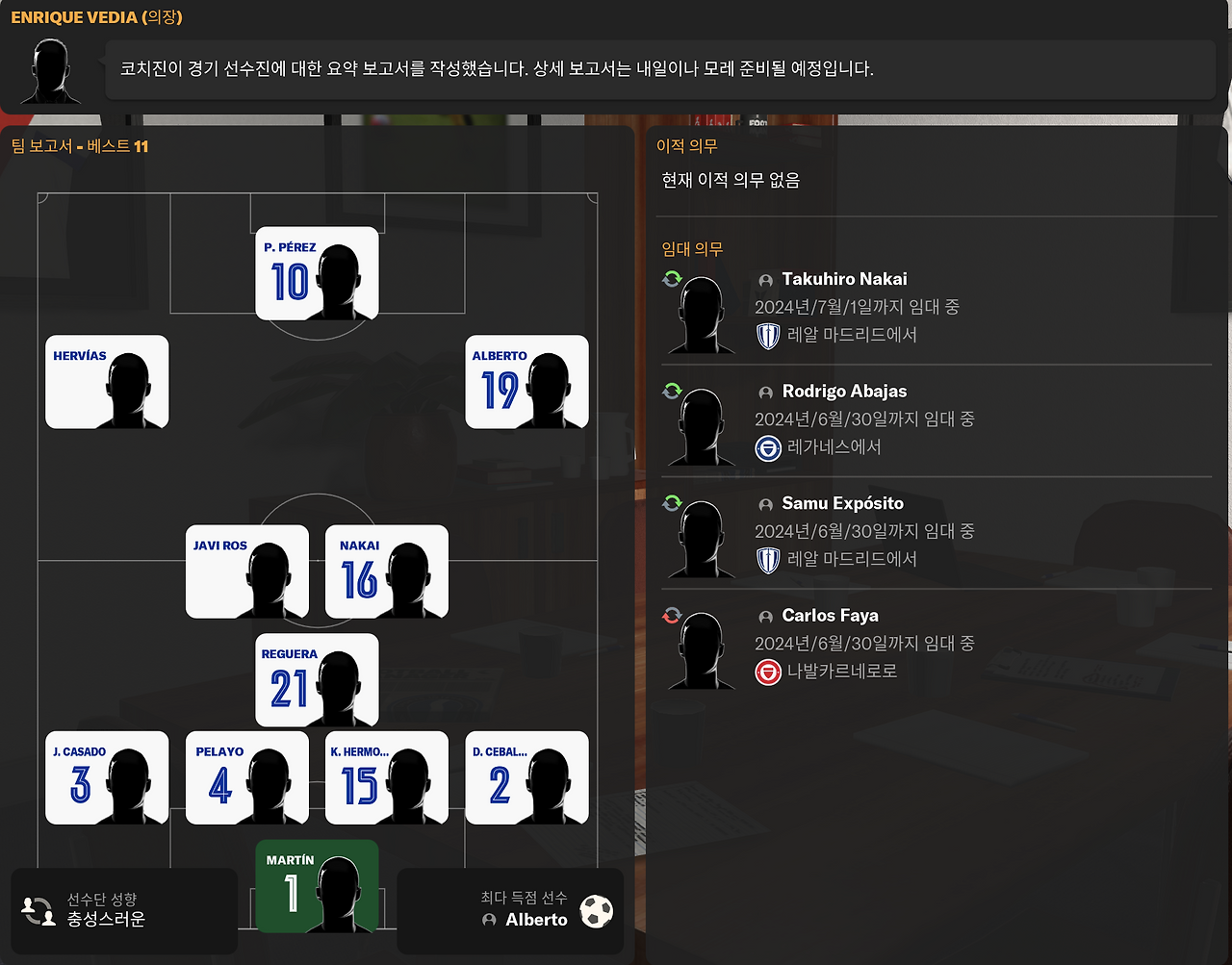The height and width of the screenshot is (965, 1232).
Task: Select striker P. Pérez's card in the formation
Action: point(317,273)
